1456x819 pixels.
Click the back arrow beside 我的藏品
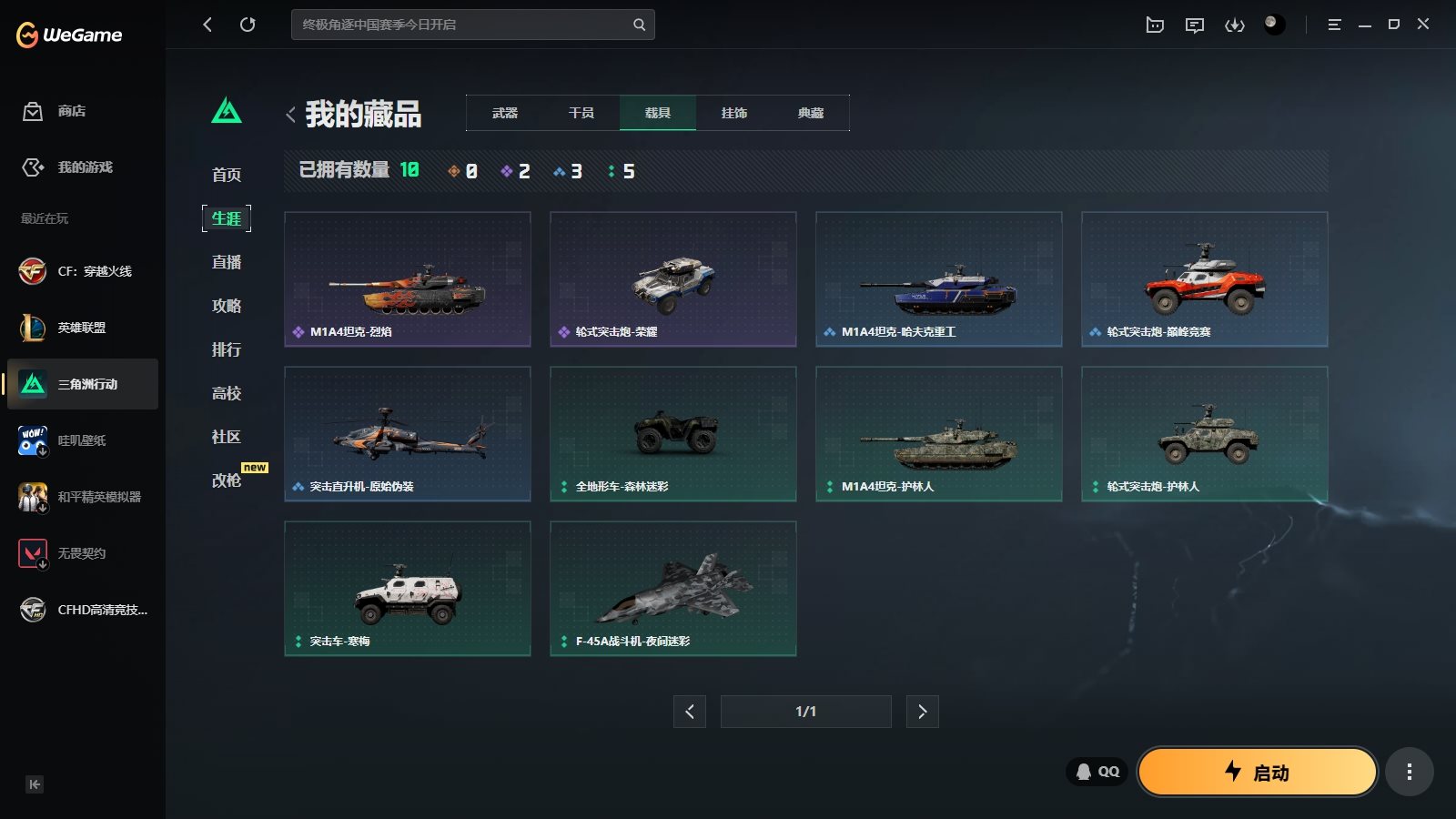coord(291,115)
